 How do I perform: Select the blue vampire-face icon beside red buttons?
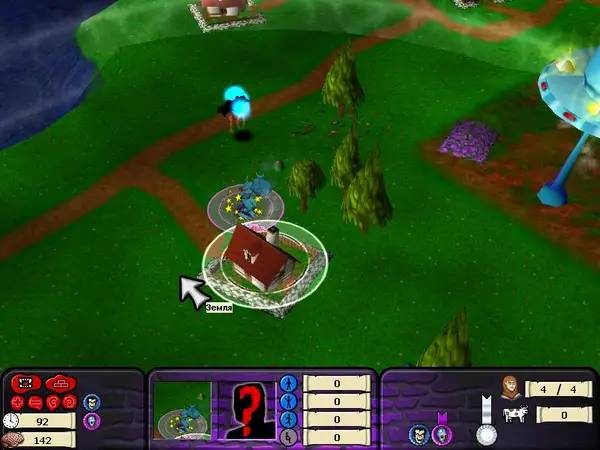tap(91, 402)
